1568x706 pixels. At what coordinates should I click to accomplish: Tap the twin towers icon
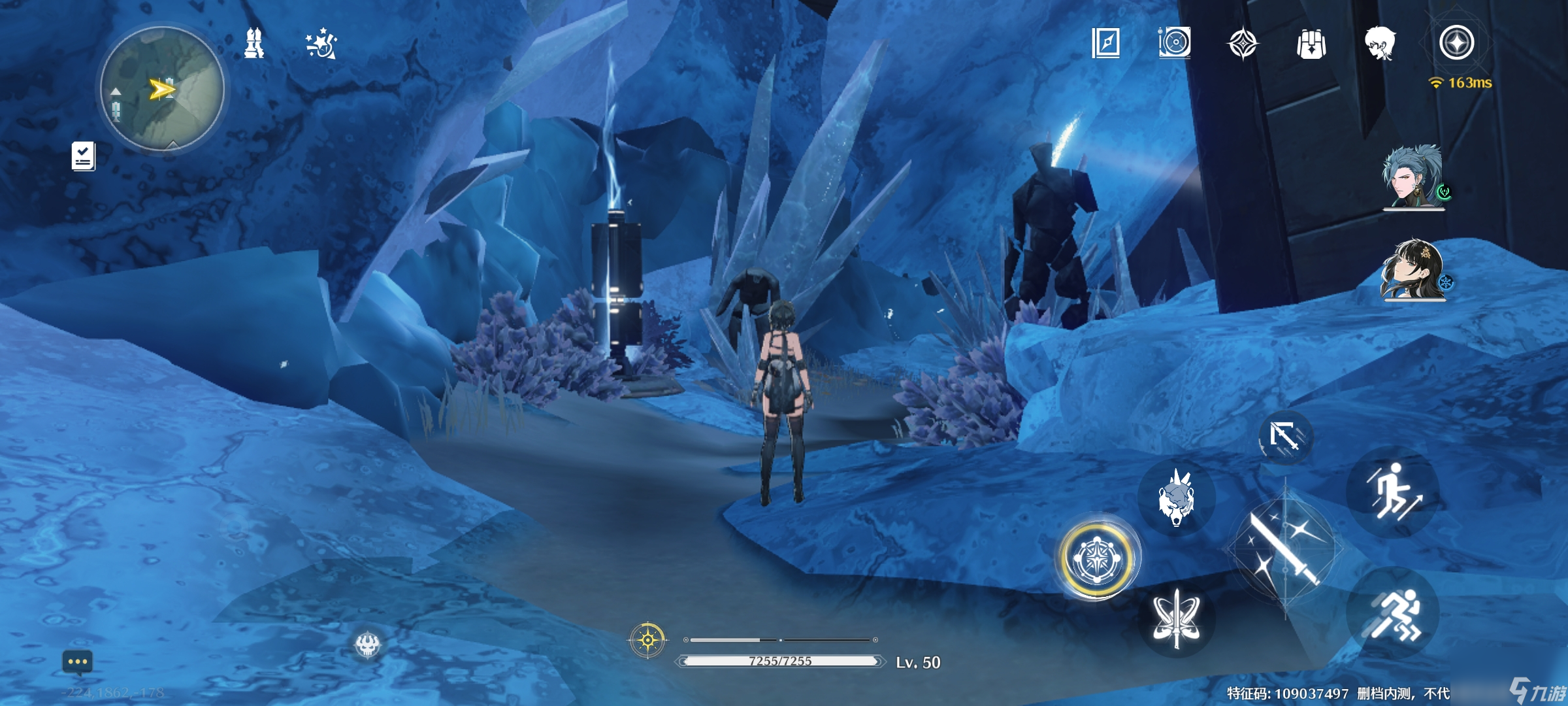pyautogui.click(x=254, y=44)
